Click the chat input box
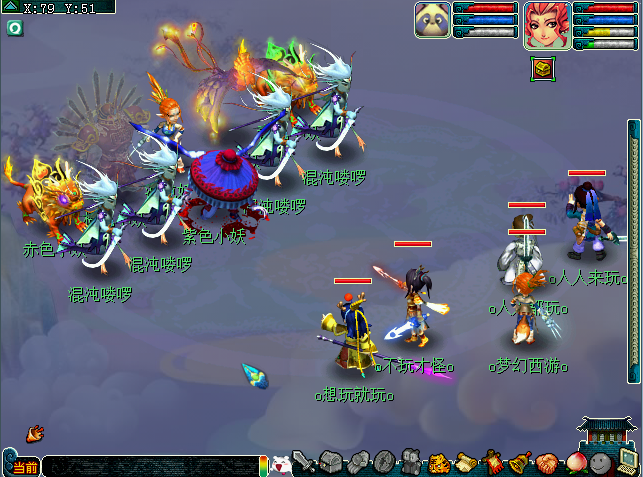This screenshot has width=643, height=477. (150, 466)
